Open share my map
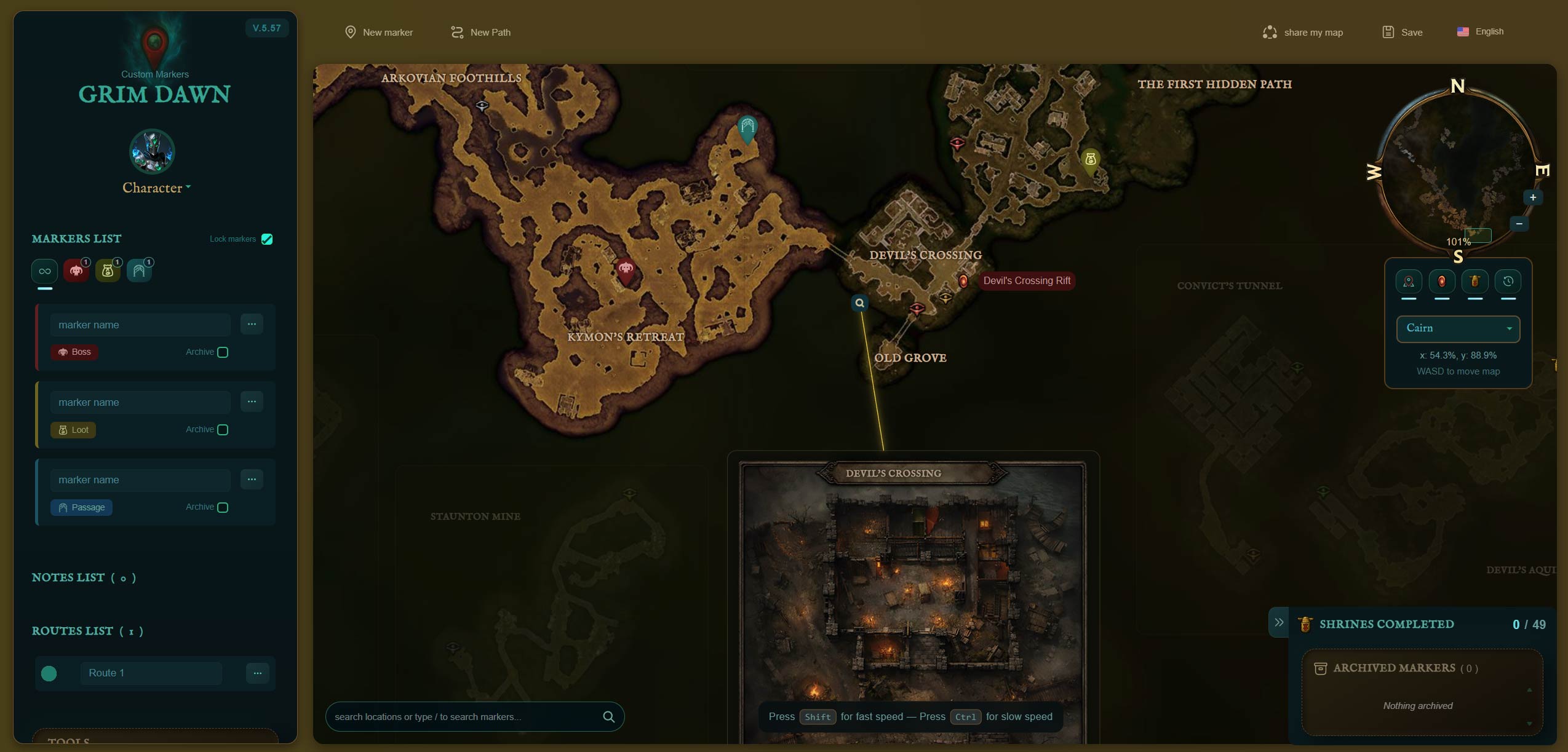This screenshot has width=1568, height=752. tap(1303, 32)
